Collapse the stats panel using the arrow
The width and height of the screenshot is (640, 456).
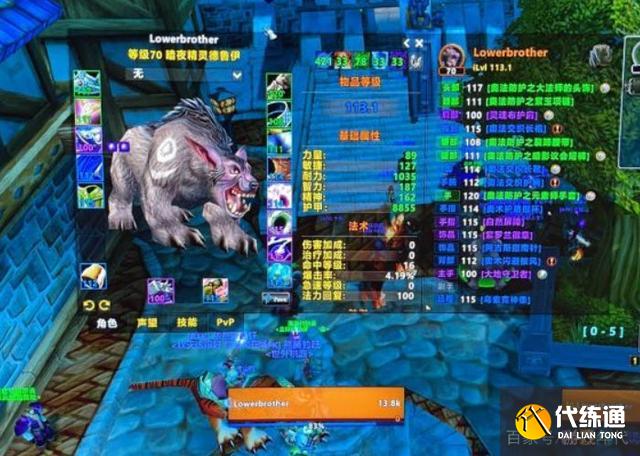(x=408, y=44)
